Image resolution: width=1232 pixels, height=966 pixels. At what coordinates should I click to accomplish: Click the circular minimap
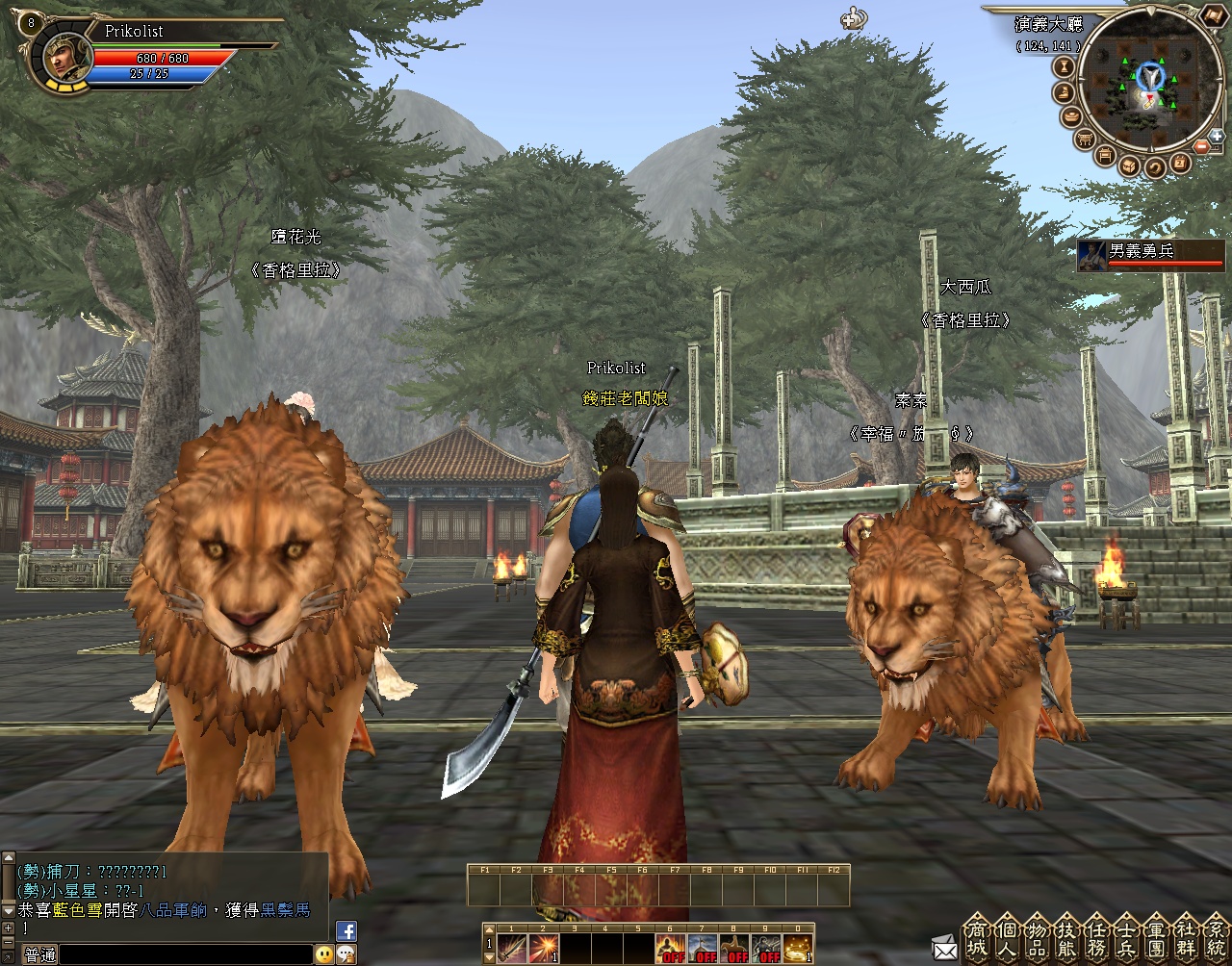pos(1149,82)
